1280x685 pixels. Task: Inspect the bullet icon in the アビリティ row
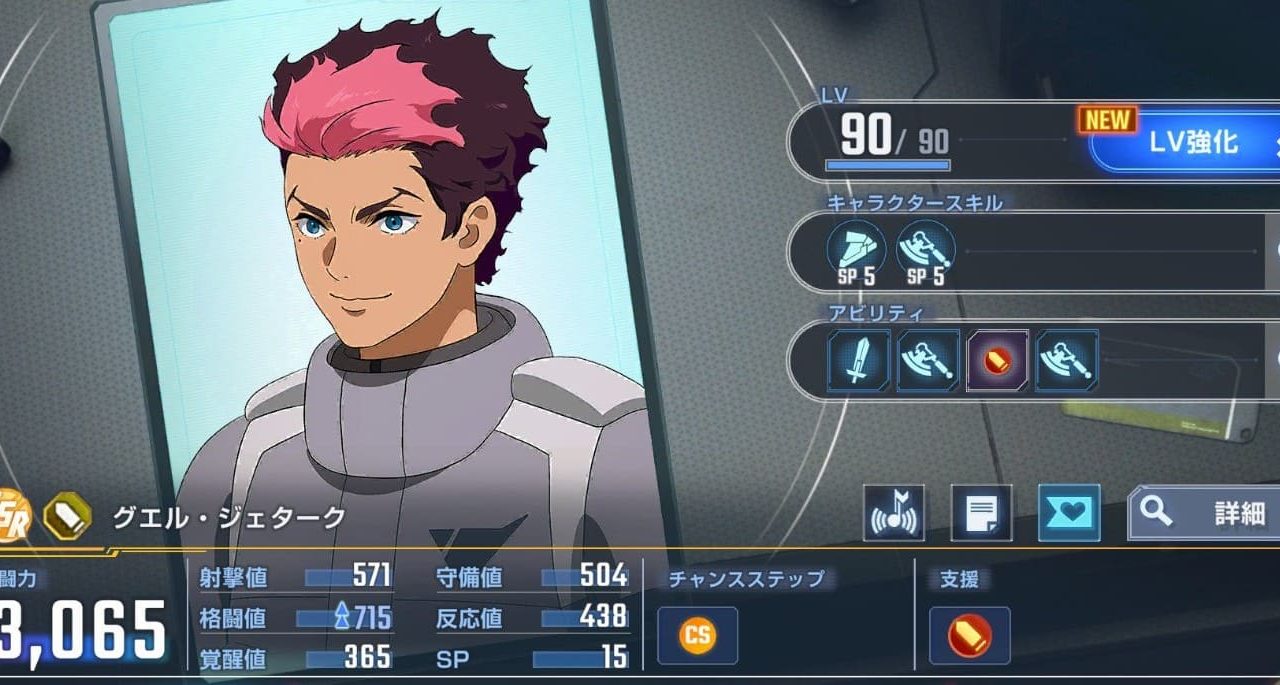[997, 360]
